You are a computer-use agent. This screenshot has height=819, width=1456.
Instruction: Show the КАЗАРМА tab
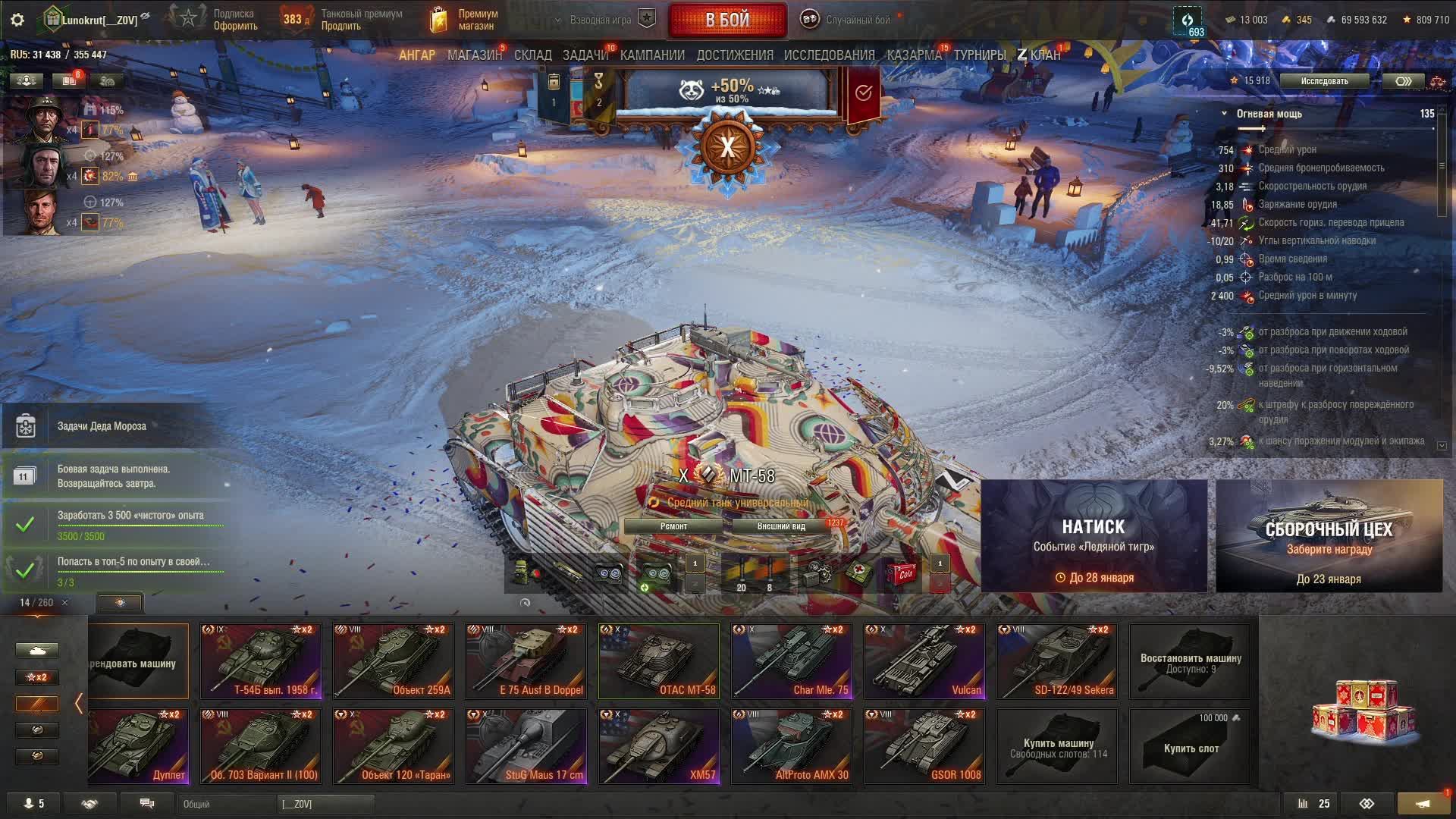click(914, 55)
